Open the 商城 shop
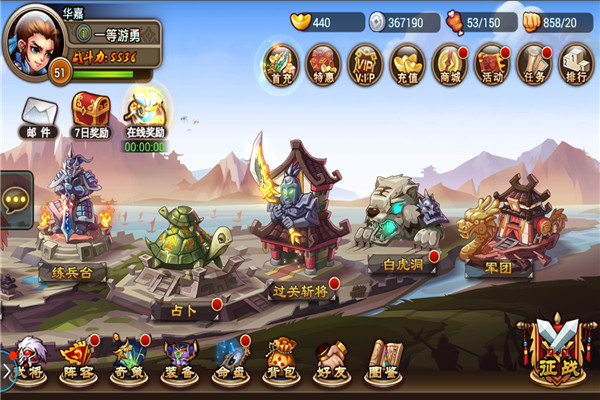Viewport: 600px width, 400px height. (x=450, y=65)
